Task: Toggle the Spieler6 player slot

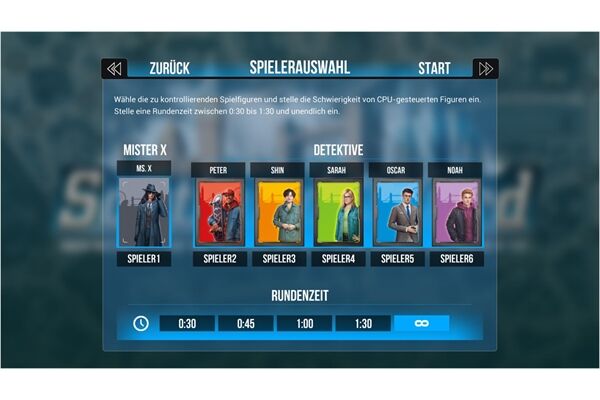Action: pyautogui.click(x=456, y=259)
